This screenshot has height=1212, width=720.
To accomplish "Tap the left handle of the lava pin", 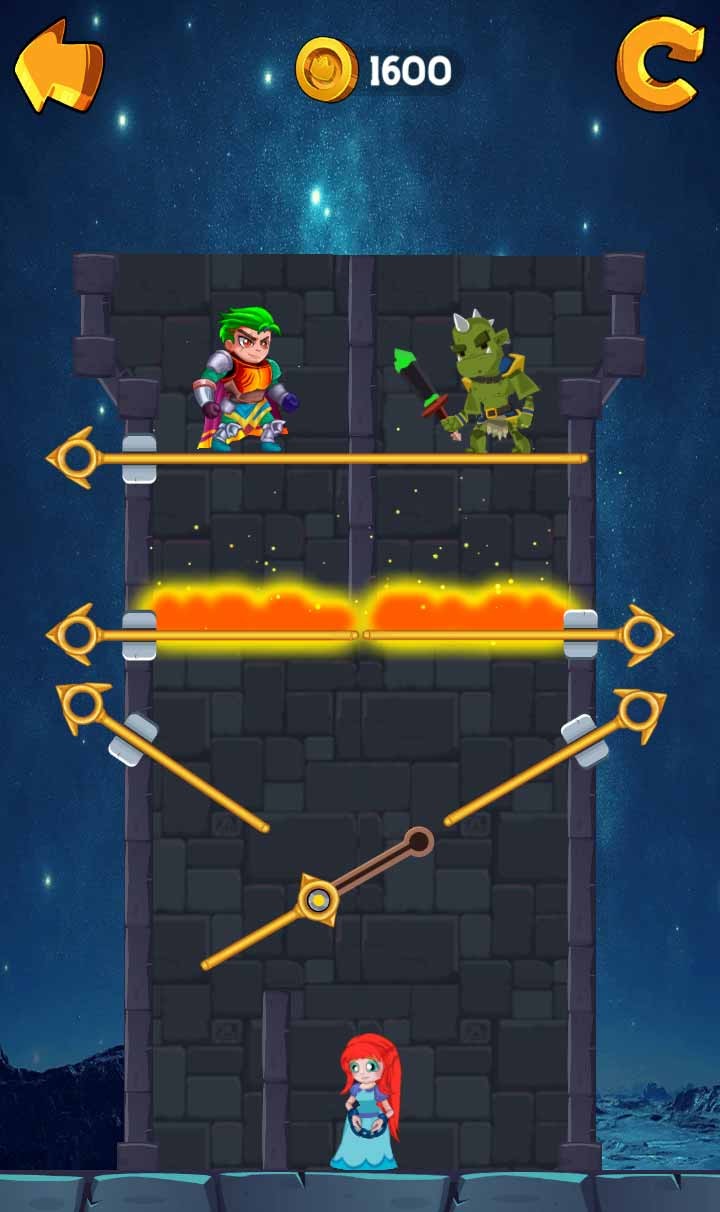I will [76, 635].
